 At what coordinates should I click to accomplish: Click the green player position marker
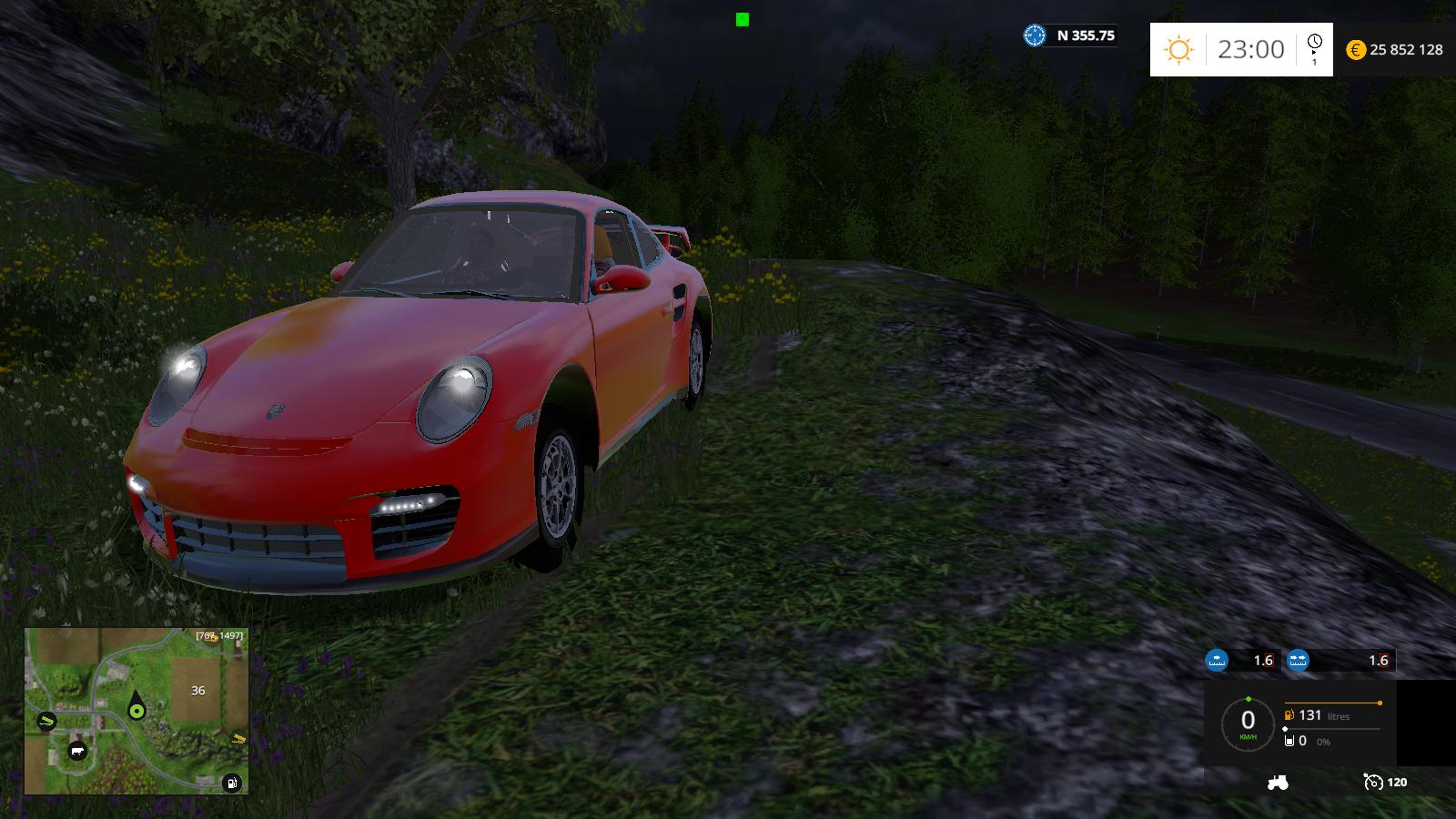point(136,711)
